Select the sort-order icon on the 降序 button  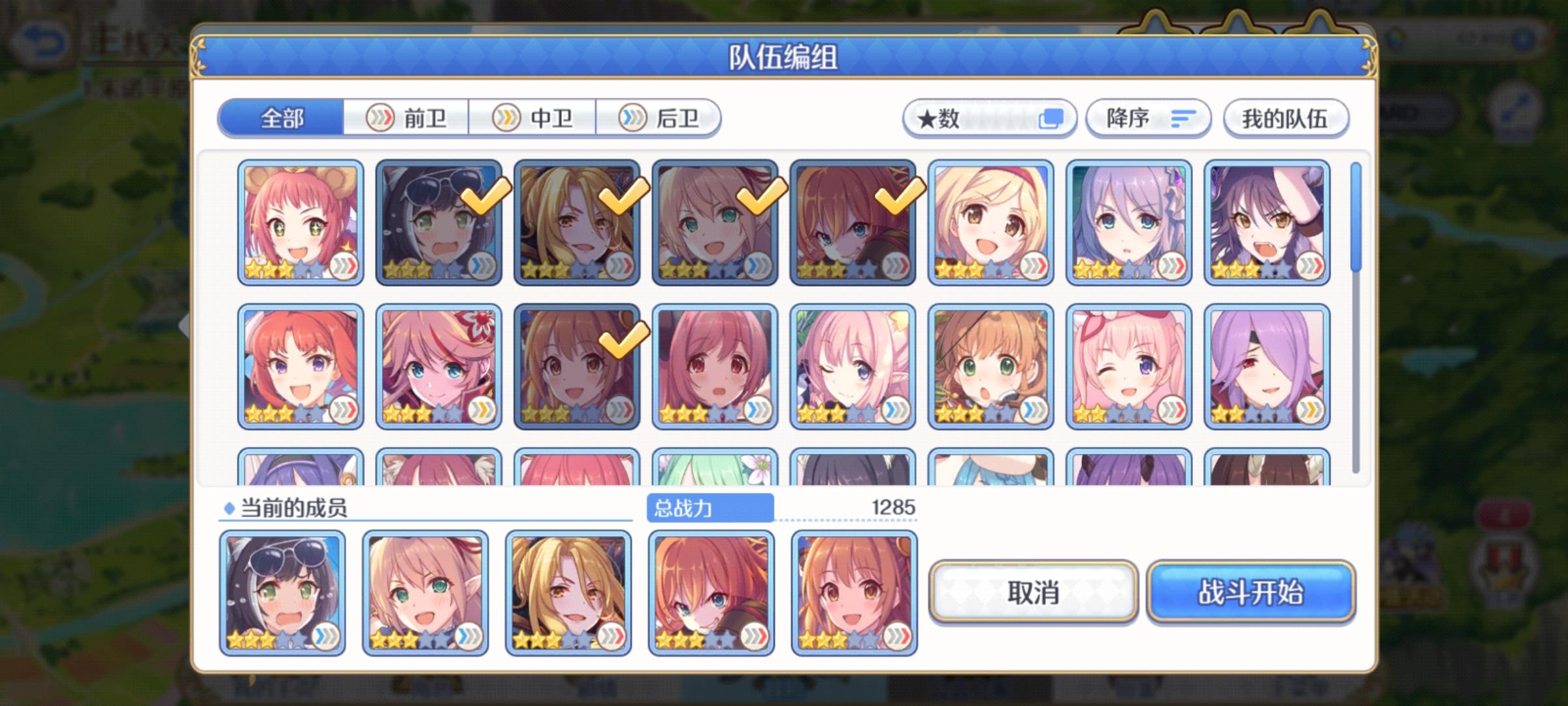1180,118
